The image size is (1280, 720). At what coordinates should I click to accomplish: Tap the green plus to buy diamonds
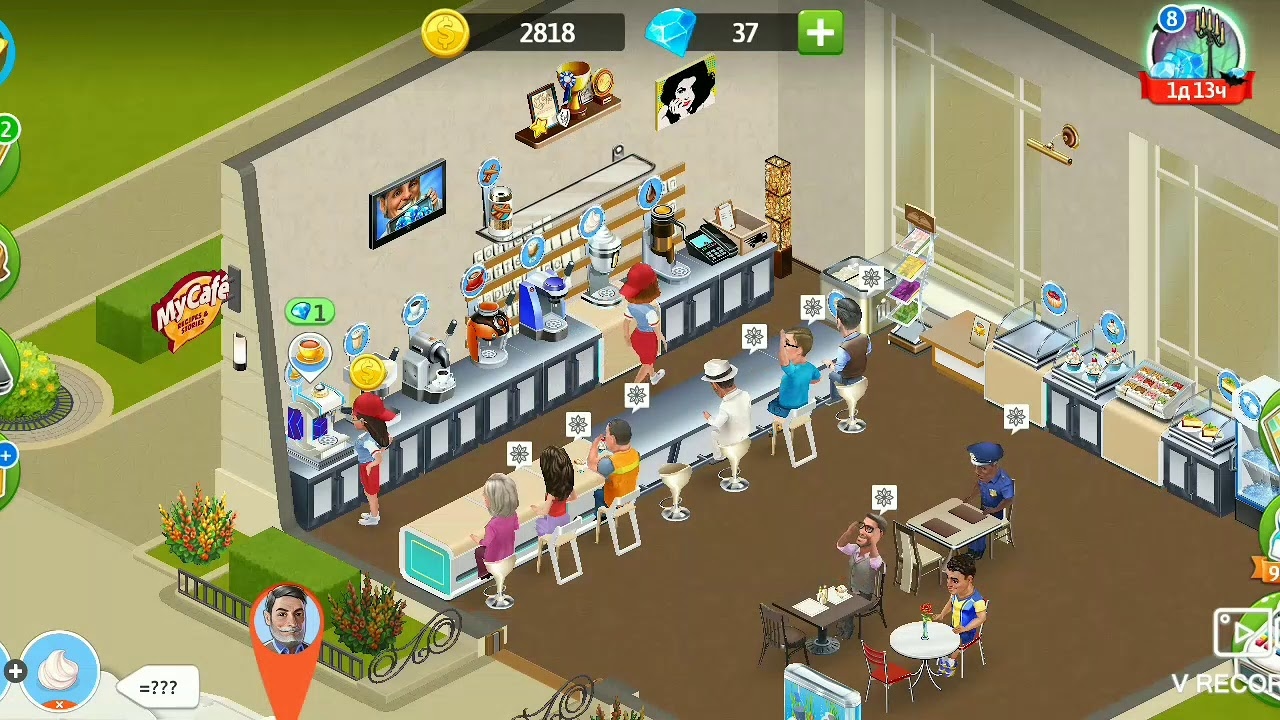tap(820, 33)
